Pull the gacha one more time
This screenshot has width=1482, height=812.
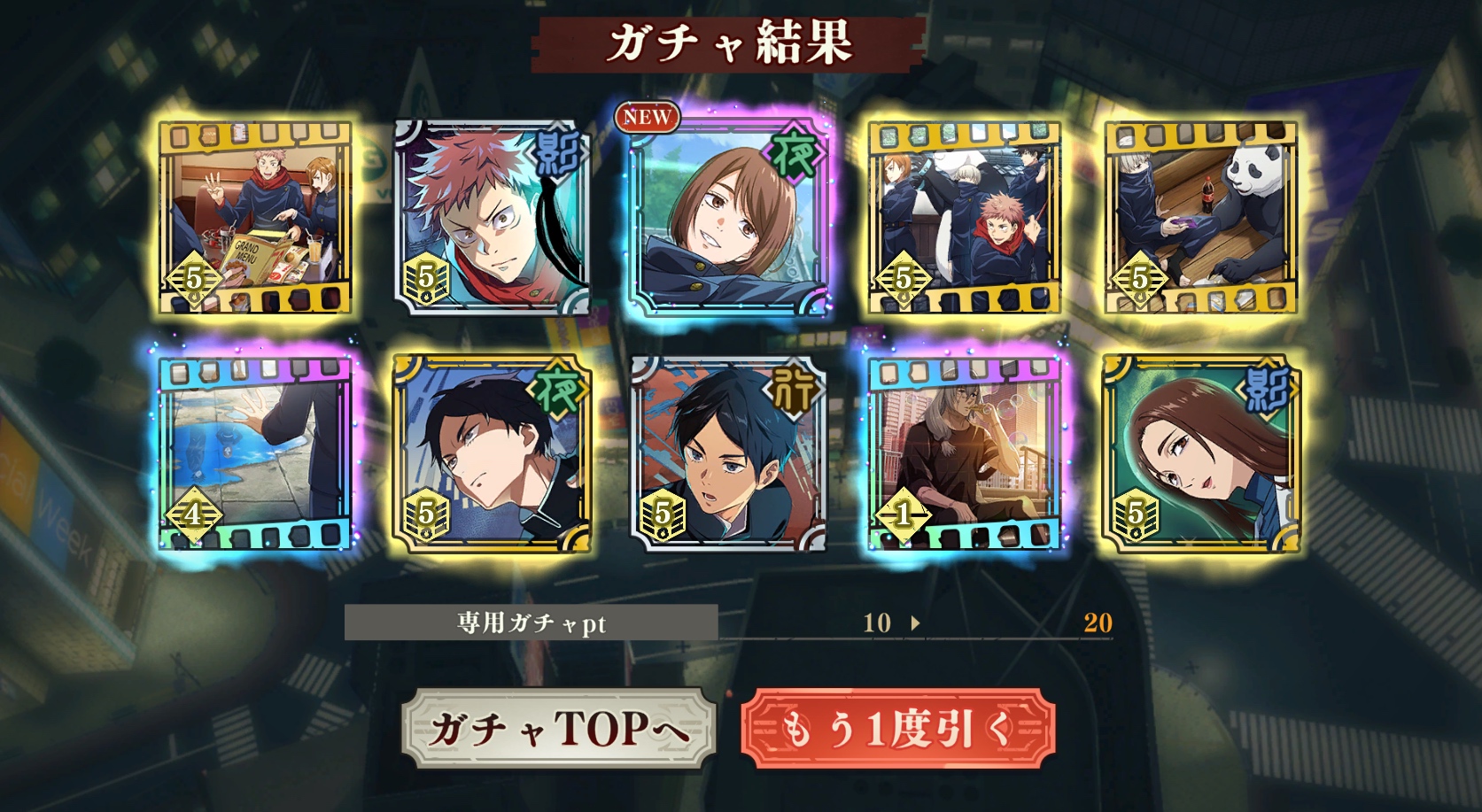coord(897,729)
